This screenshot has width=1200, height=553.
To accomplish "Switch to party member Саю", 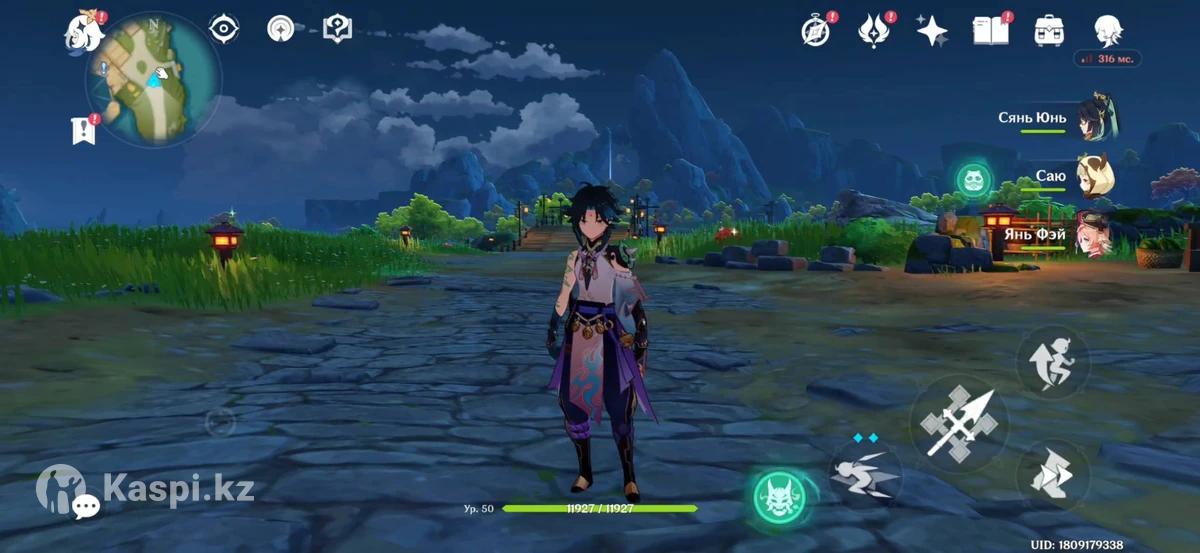I will coord(1096,177).
